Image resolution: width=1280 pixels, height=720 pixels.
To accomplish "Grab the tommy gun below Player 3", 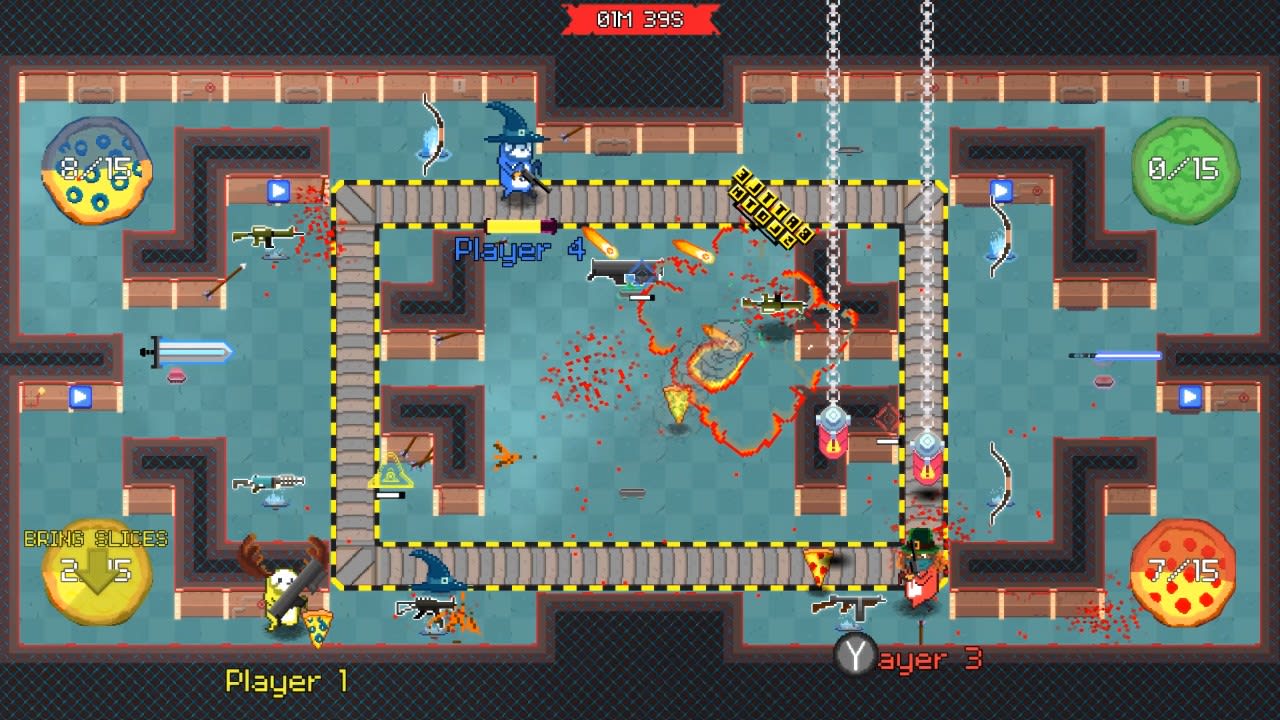I will (x=852, y=606).
